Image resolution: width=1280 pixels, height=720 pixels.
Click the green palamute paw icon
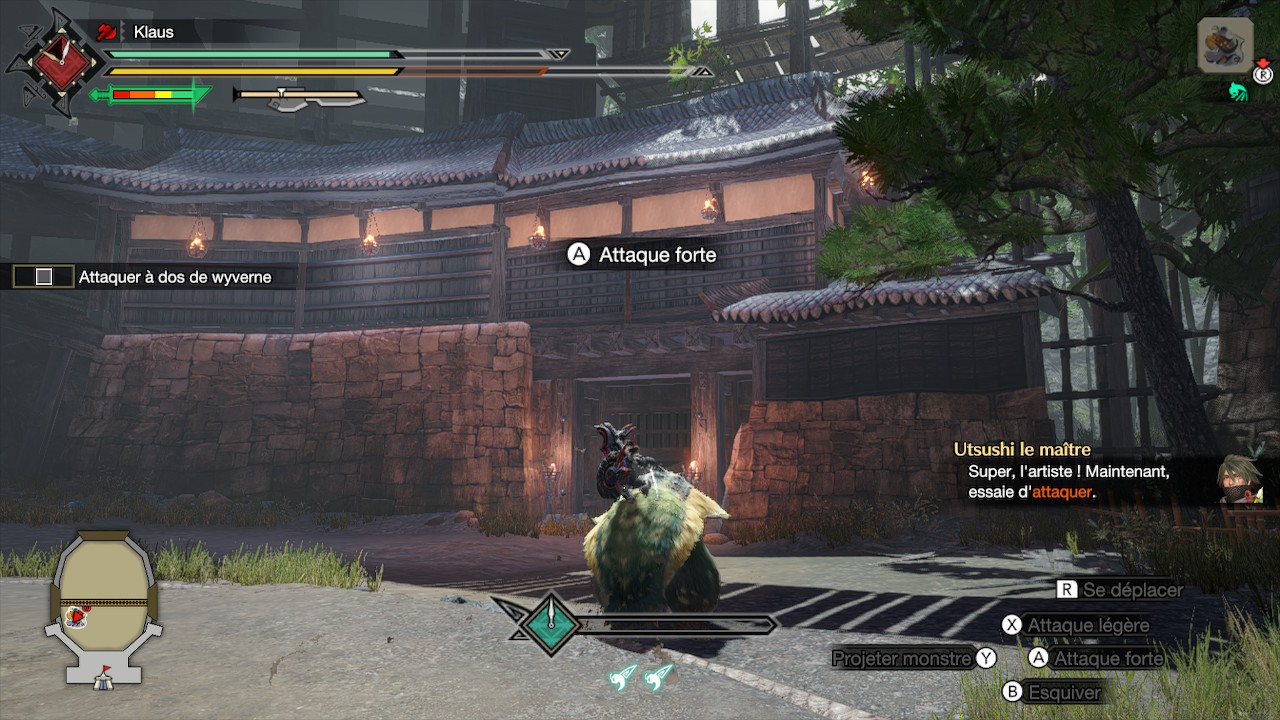[x=1239, y=92]
